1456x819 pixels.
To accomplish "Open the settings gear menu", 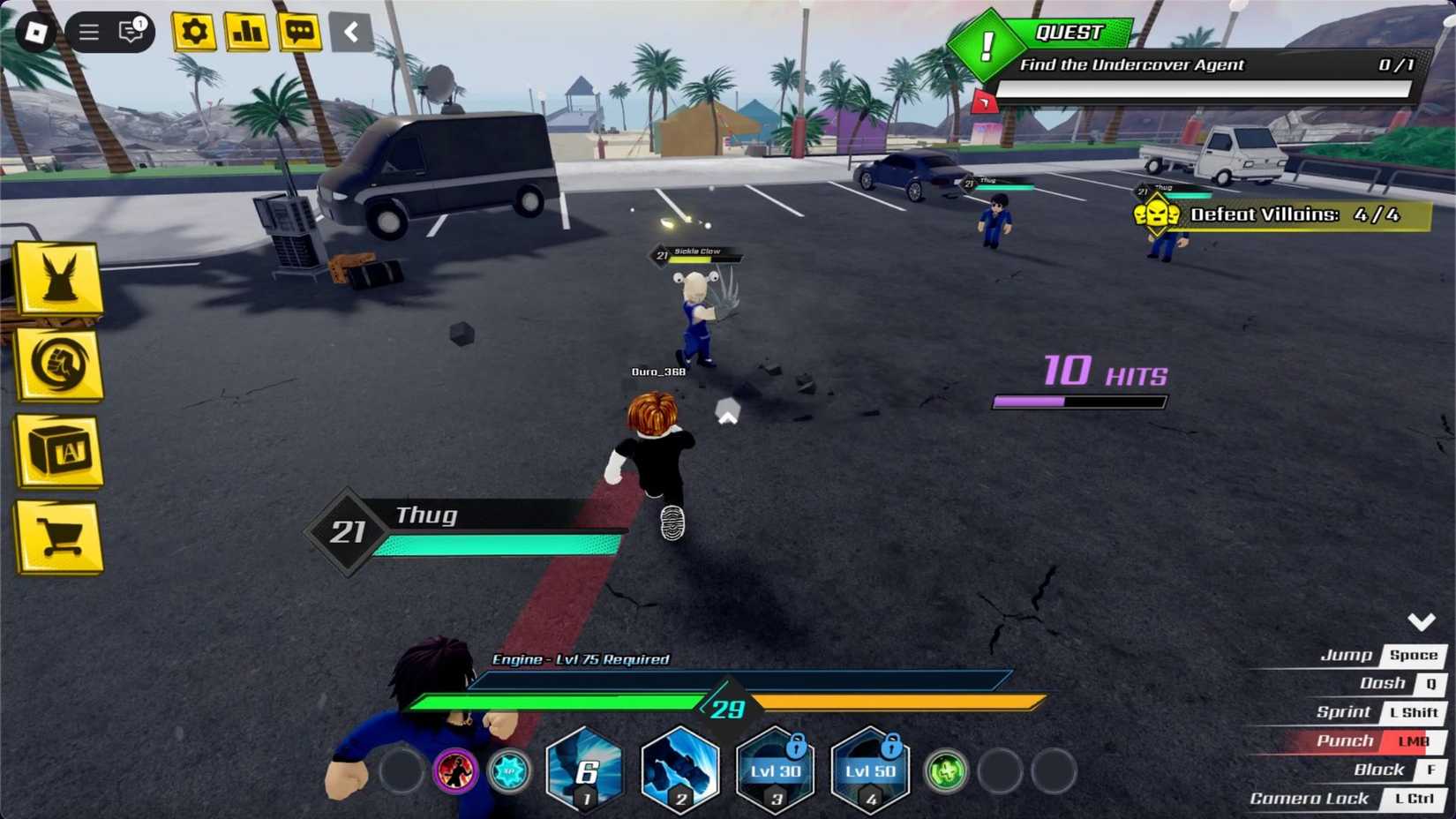I will pos(192,32).
